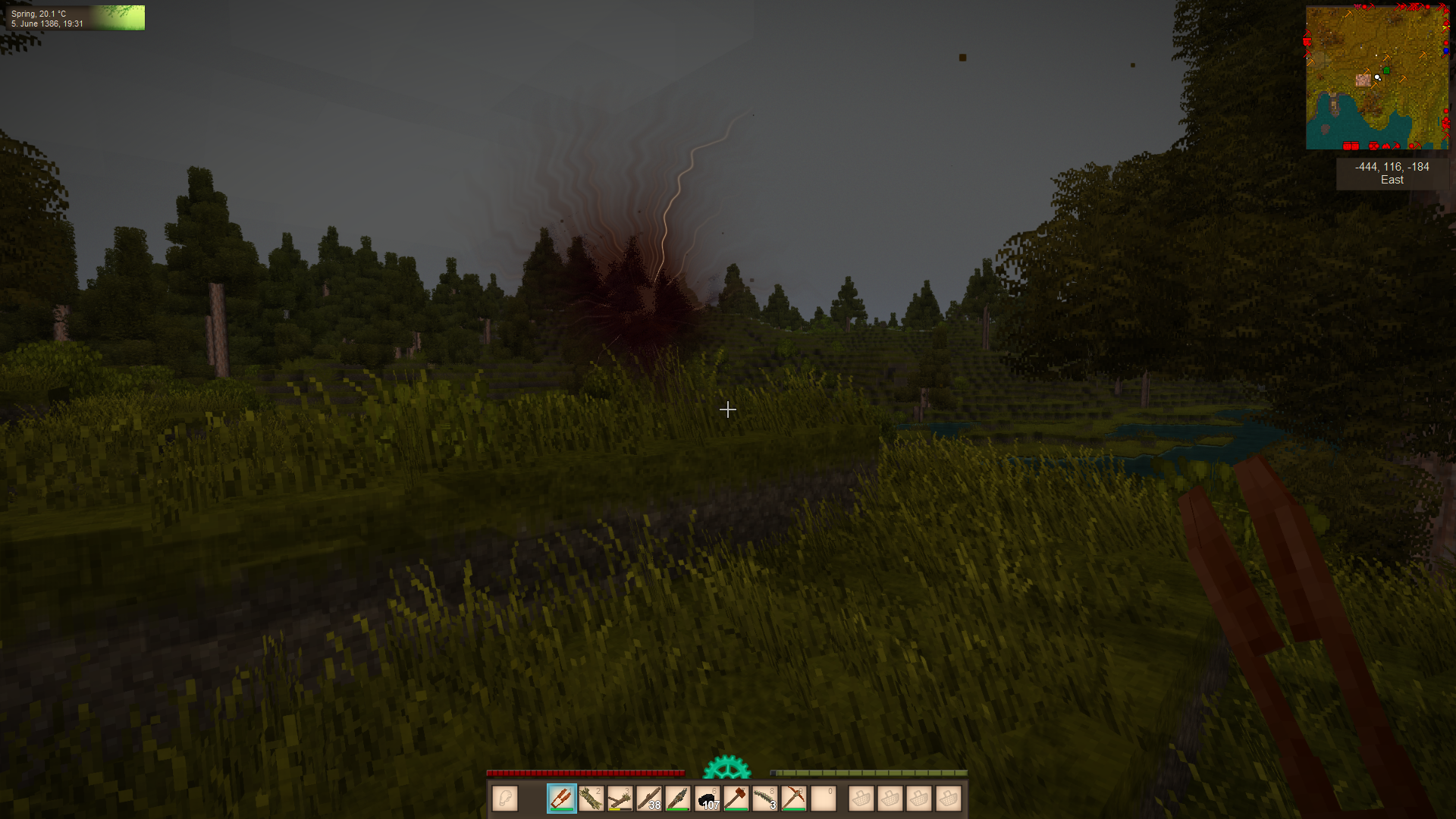Select the bundled dry grass hotbar slot

click(x=591, y=799)
